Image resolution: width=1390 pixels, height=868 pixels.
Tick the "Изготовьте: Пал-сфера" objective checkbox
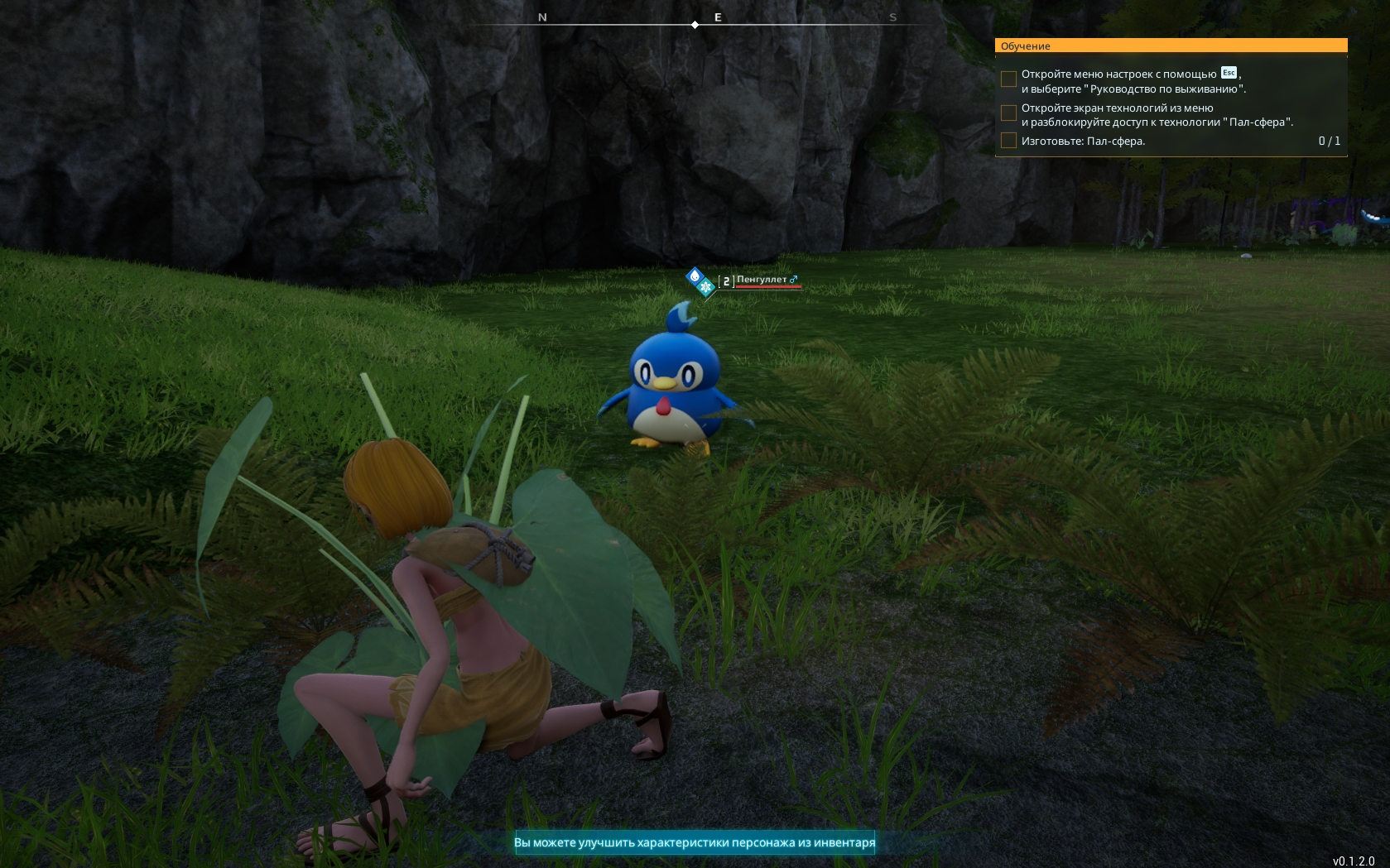click(1008, 141)
